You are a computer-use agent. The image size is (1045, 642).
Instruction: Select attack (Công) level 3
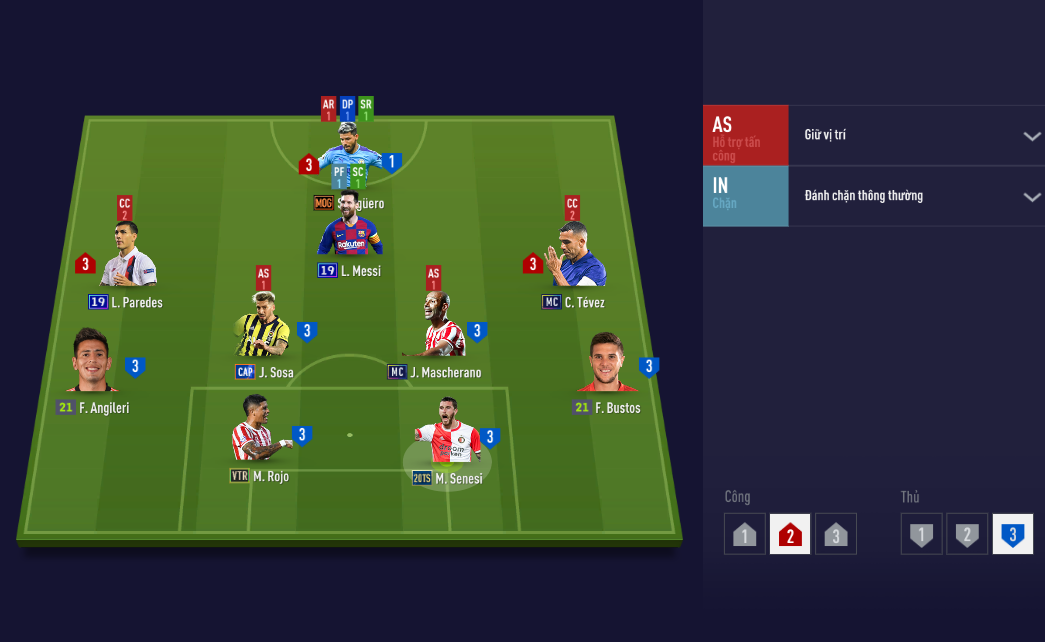point(836,534)
